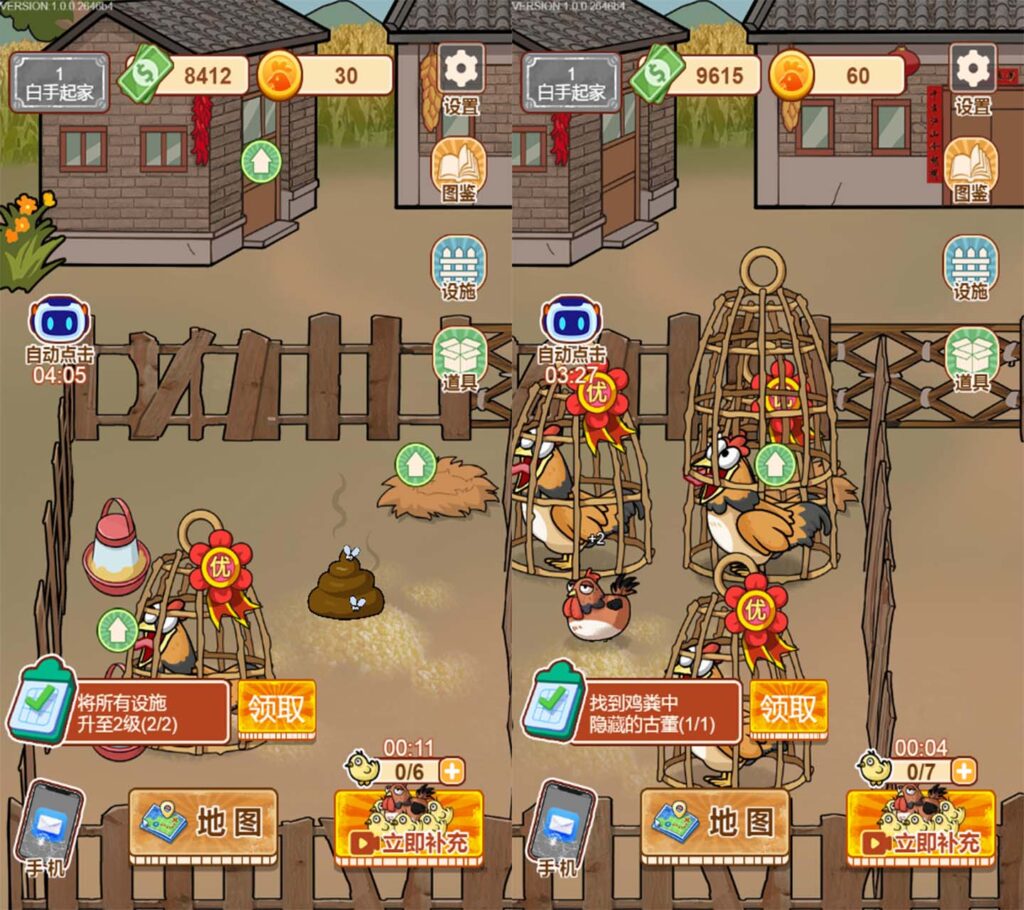
Task: Click the green upgrade arrow beside the red feeder
Action: click(x=118, y=630)
